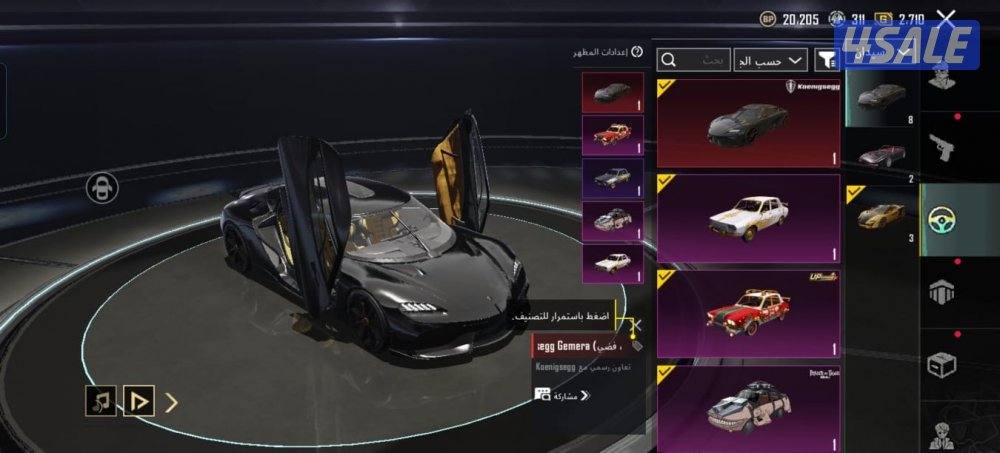Close the vehicle inventory screen

(946, 18)
